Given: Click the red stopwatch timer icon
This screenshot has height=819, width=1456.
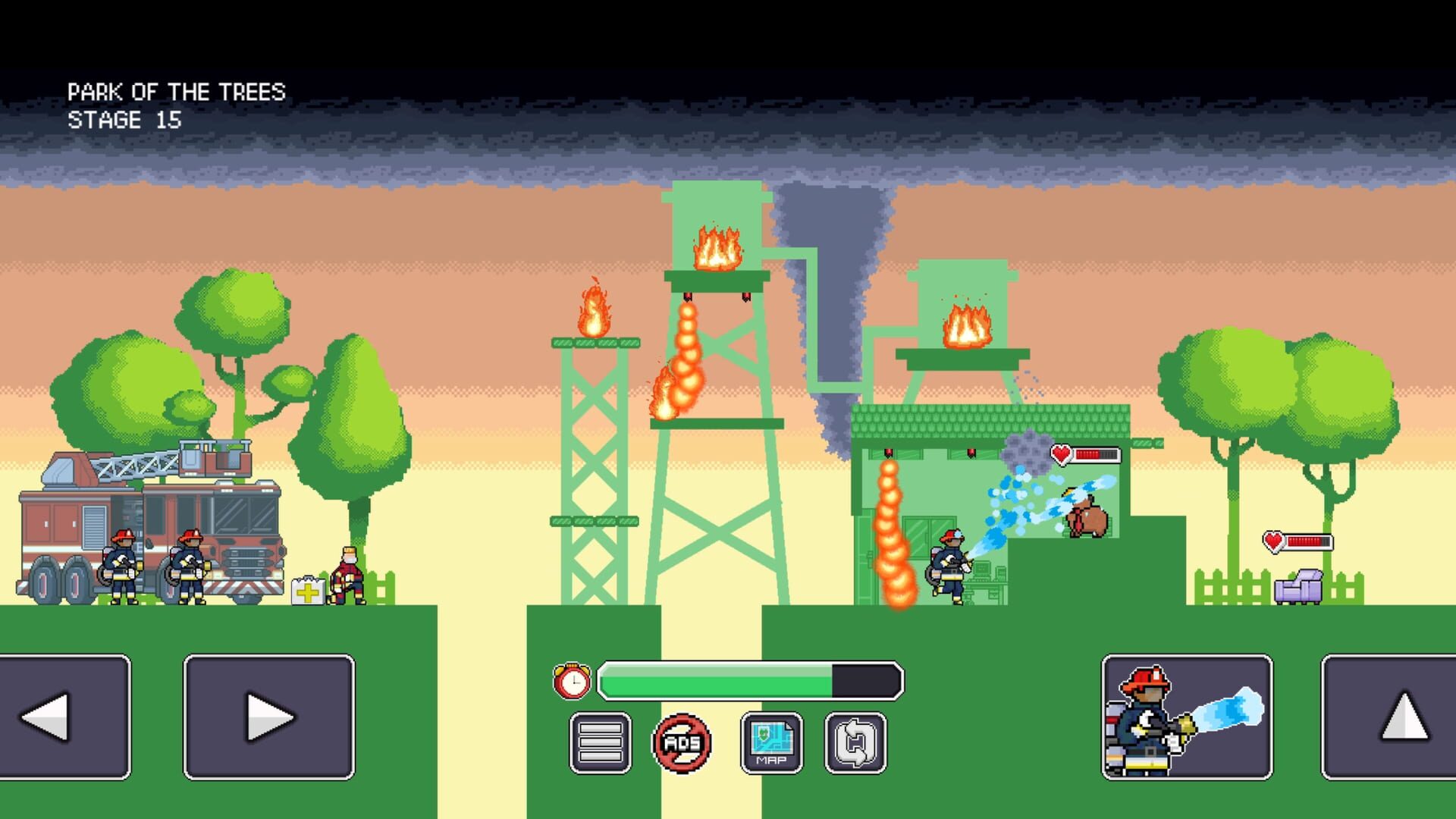Looking at the screenshot, I should pyautogui.click(x=573, y=680).
